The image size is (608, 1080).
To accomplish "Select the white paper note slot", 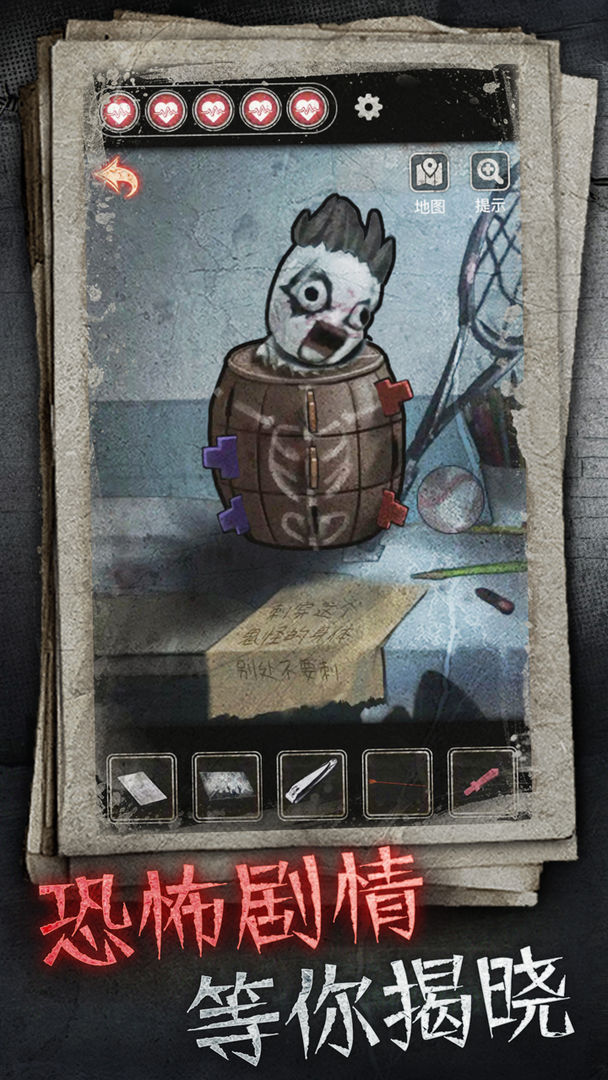I will 141,787.
